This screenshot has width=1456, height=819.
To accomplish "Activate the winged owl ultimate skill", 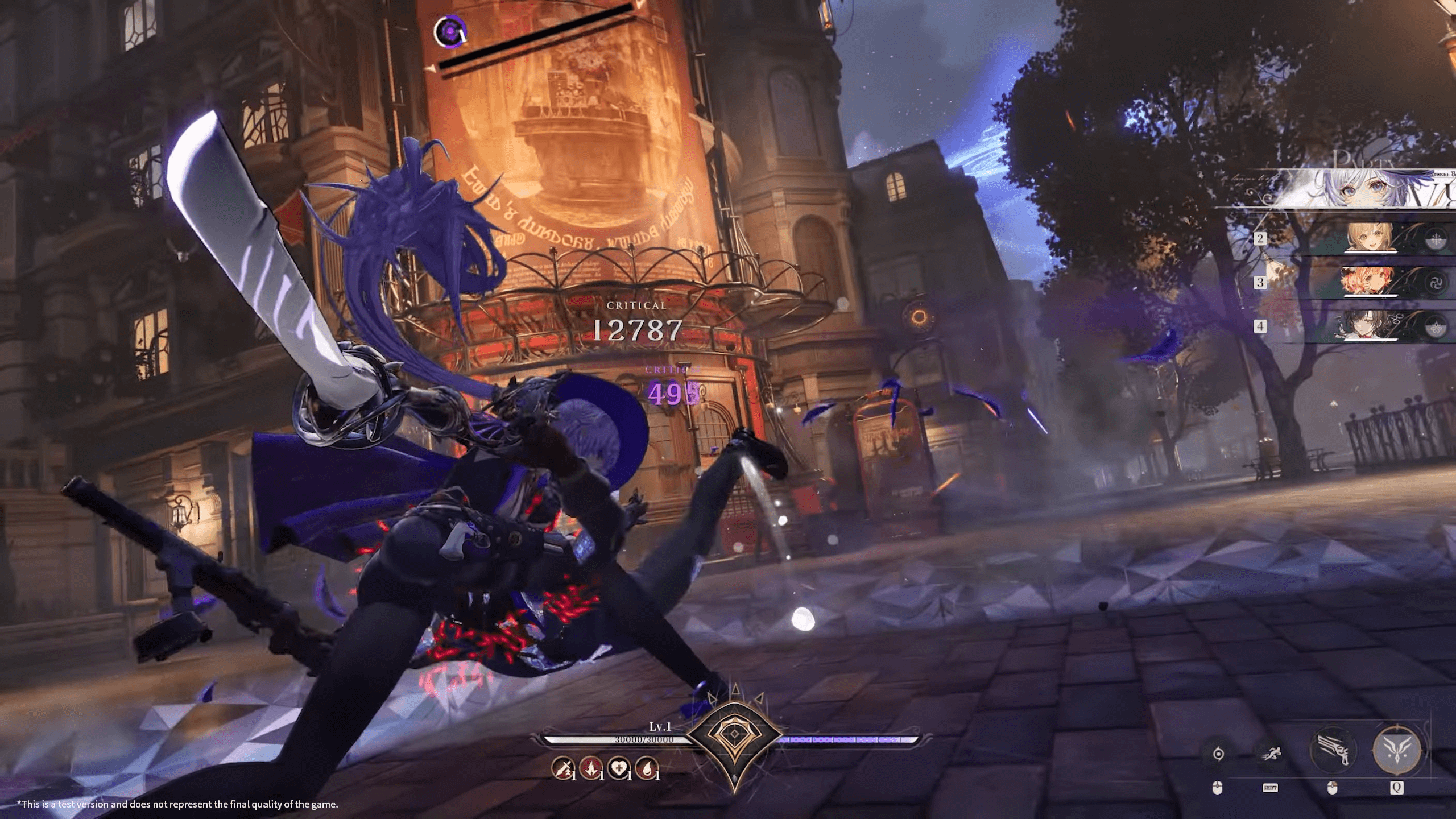I will [x=1396, y=750].
